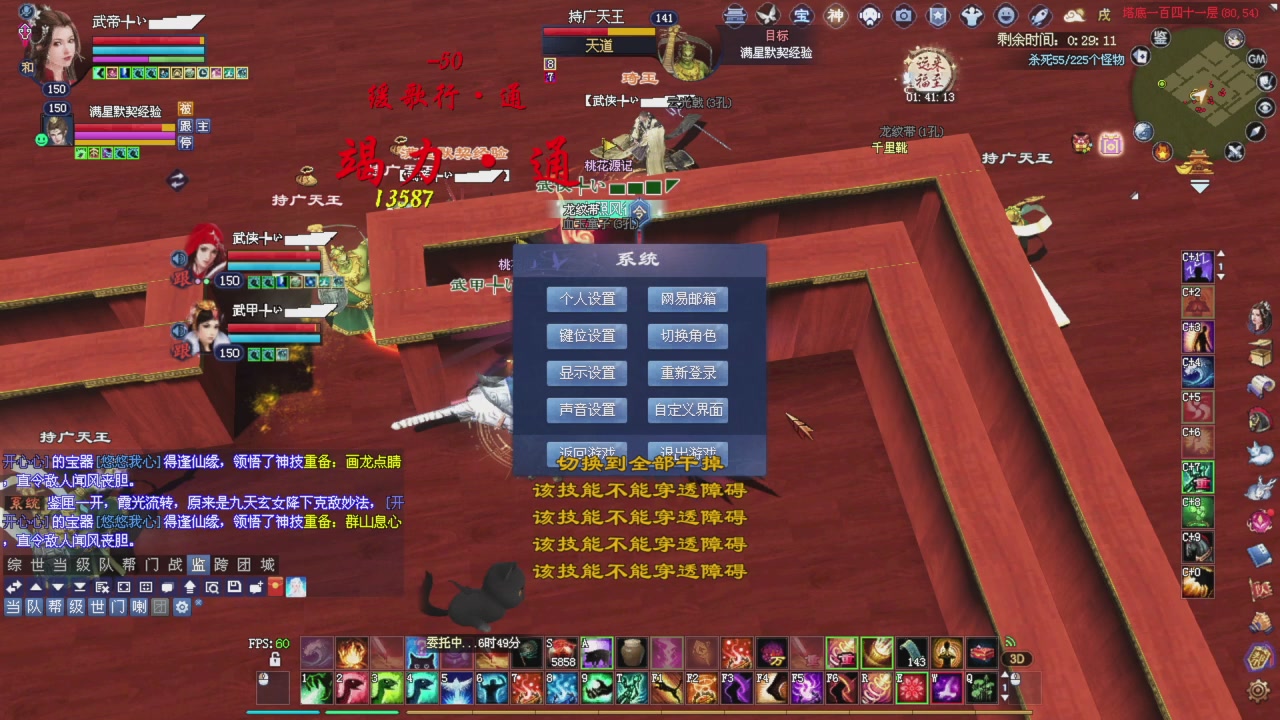
Task: Open 声音设置 sound settings in system menu
Action: click(586, 410)
